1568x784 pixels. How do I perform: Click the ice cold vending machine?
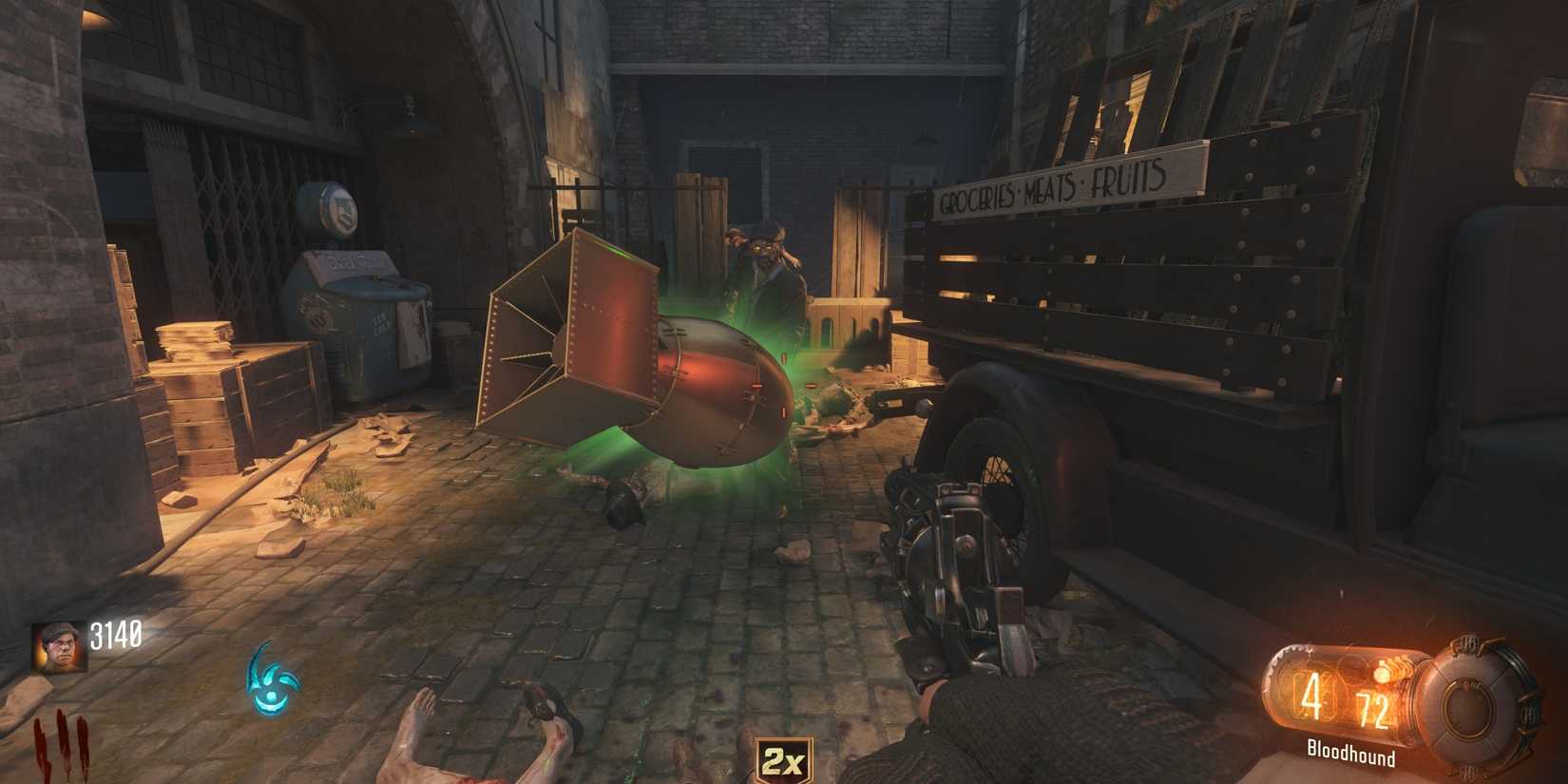[361, 304]
